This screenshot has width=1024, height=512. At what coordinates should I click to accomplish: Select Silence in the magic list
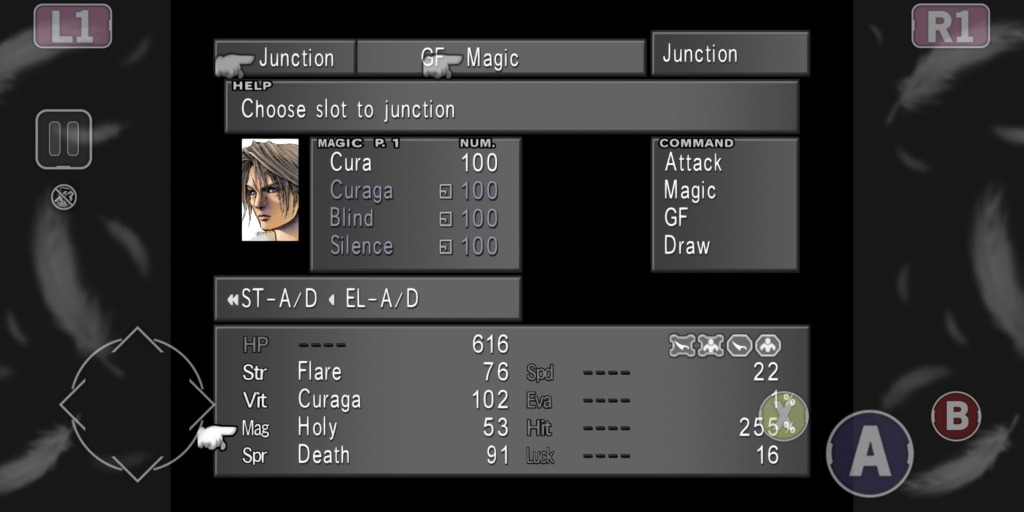(x=361, y=246)
